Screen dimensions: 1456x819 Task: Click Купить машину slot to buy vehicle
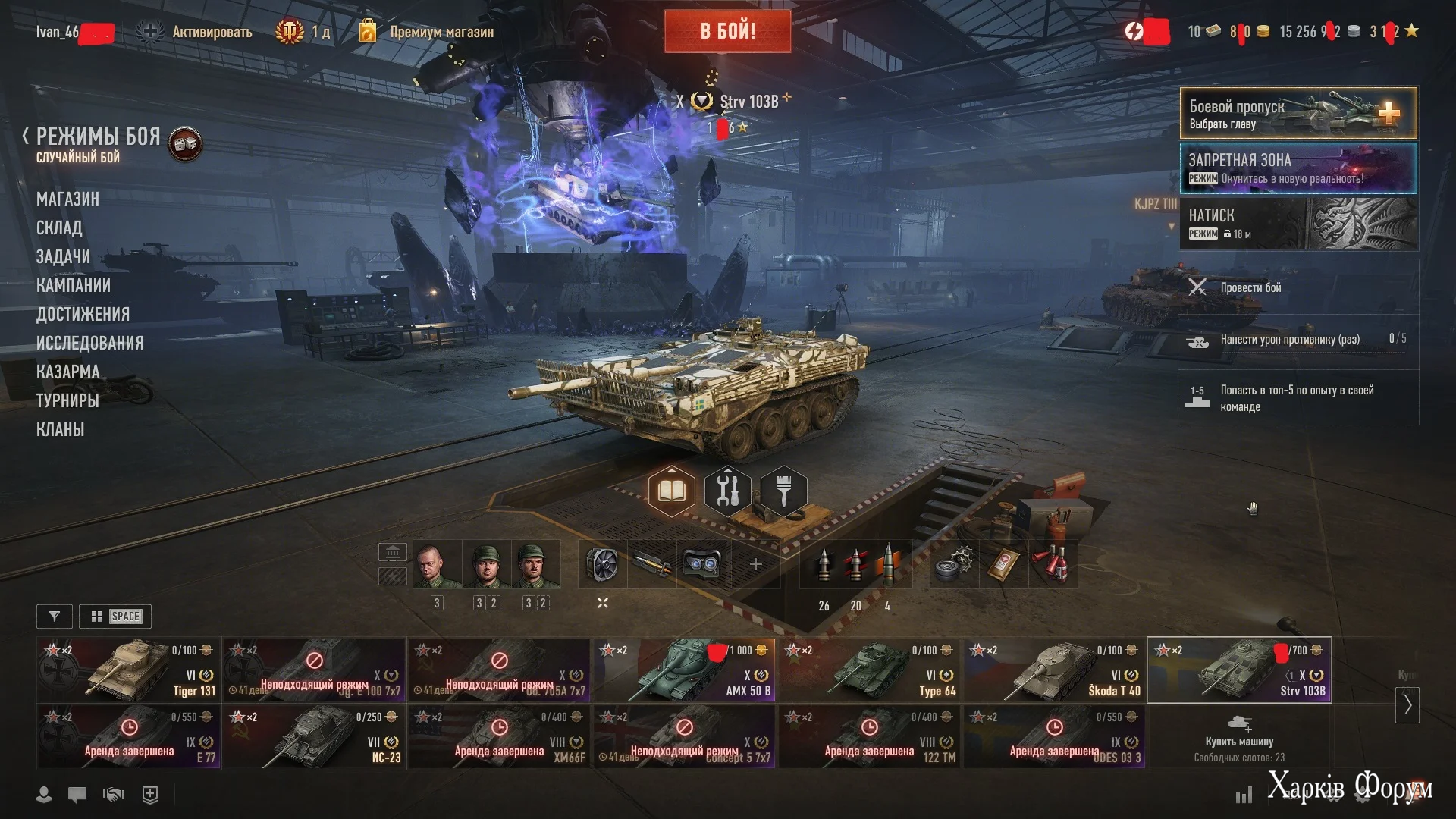tap(1238, 736)
